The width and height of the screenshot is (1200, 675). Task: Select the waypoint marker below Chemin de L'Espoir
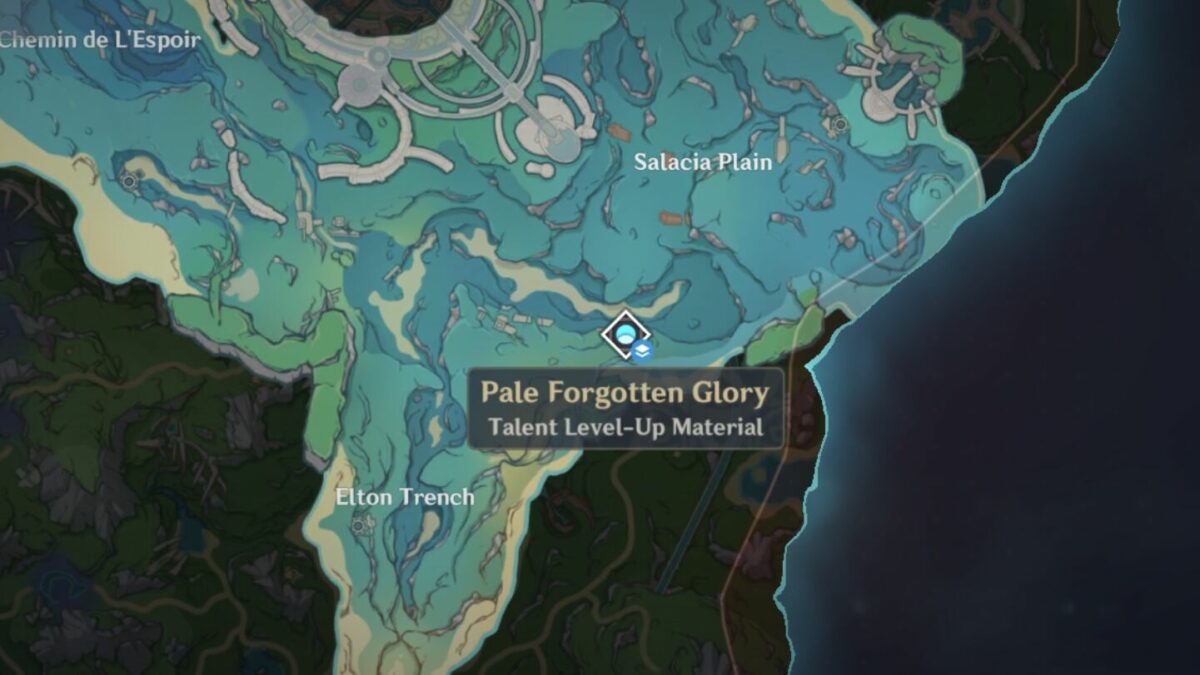[x=128, y=180]
